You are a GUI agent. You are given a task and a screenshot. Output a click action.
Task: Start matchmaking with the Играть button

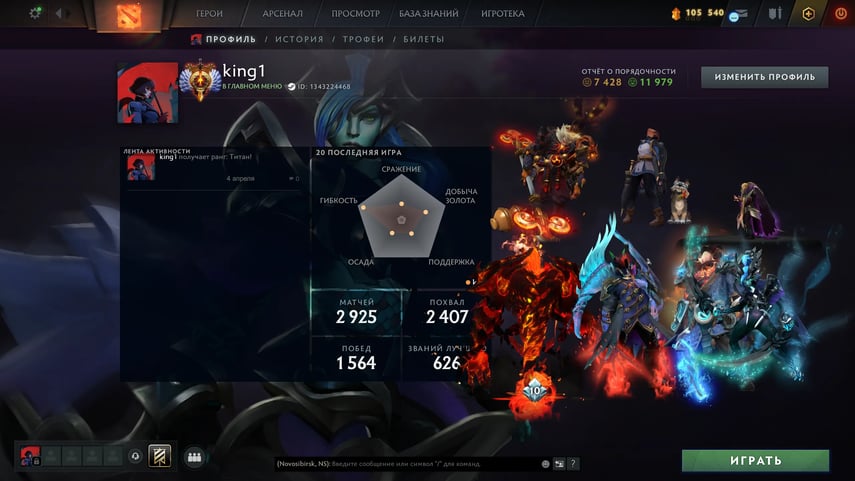point(755,460)
